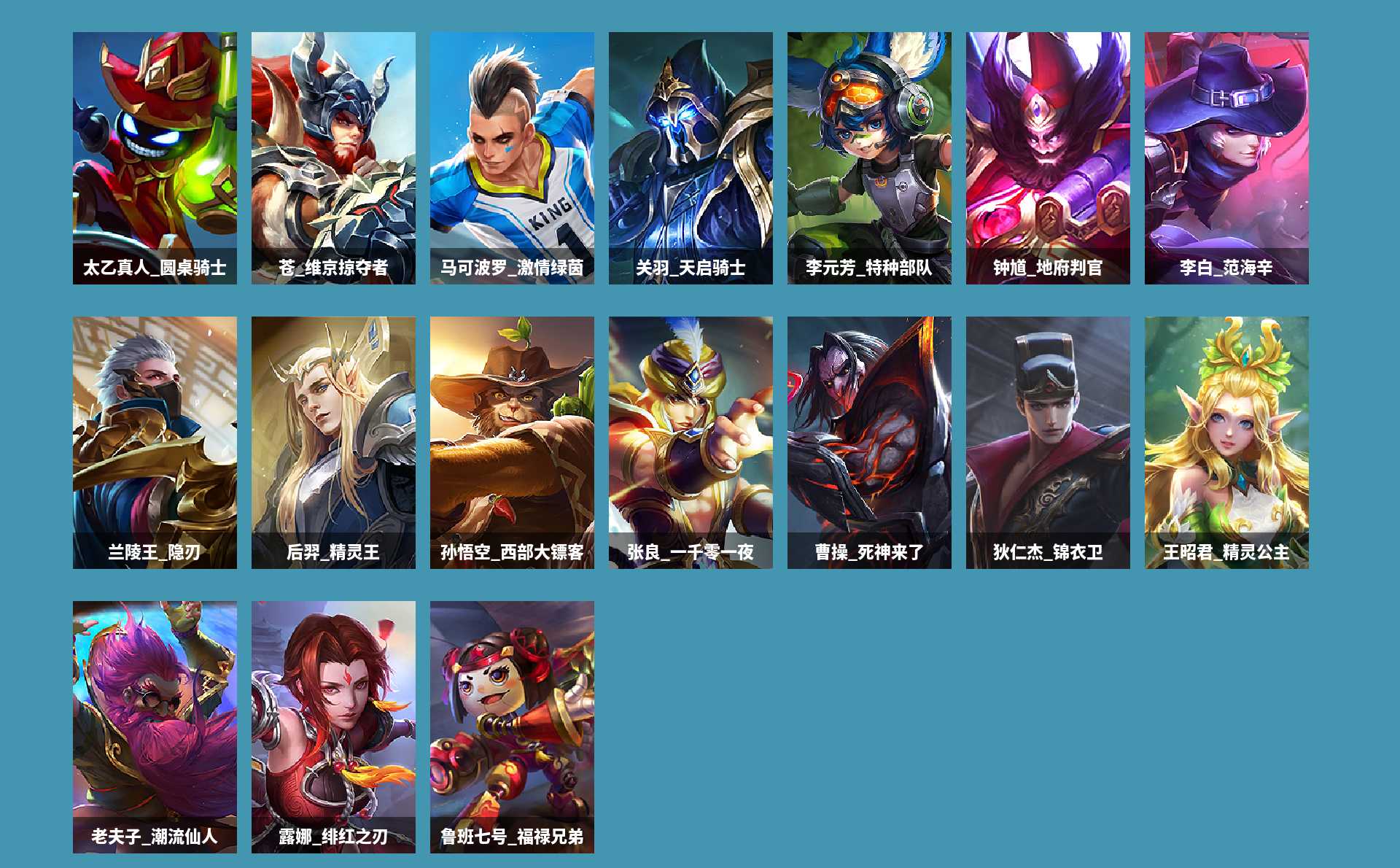Pick the 鲁班七号_福禄兄弟 skin card

tap(512, 726)
